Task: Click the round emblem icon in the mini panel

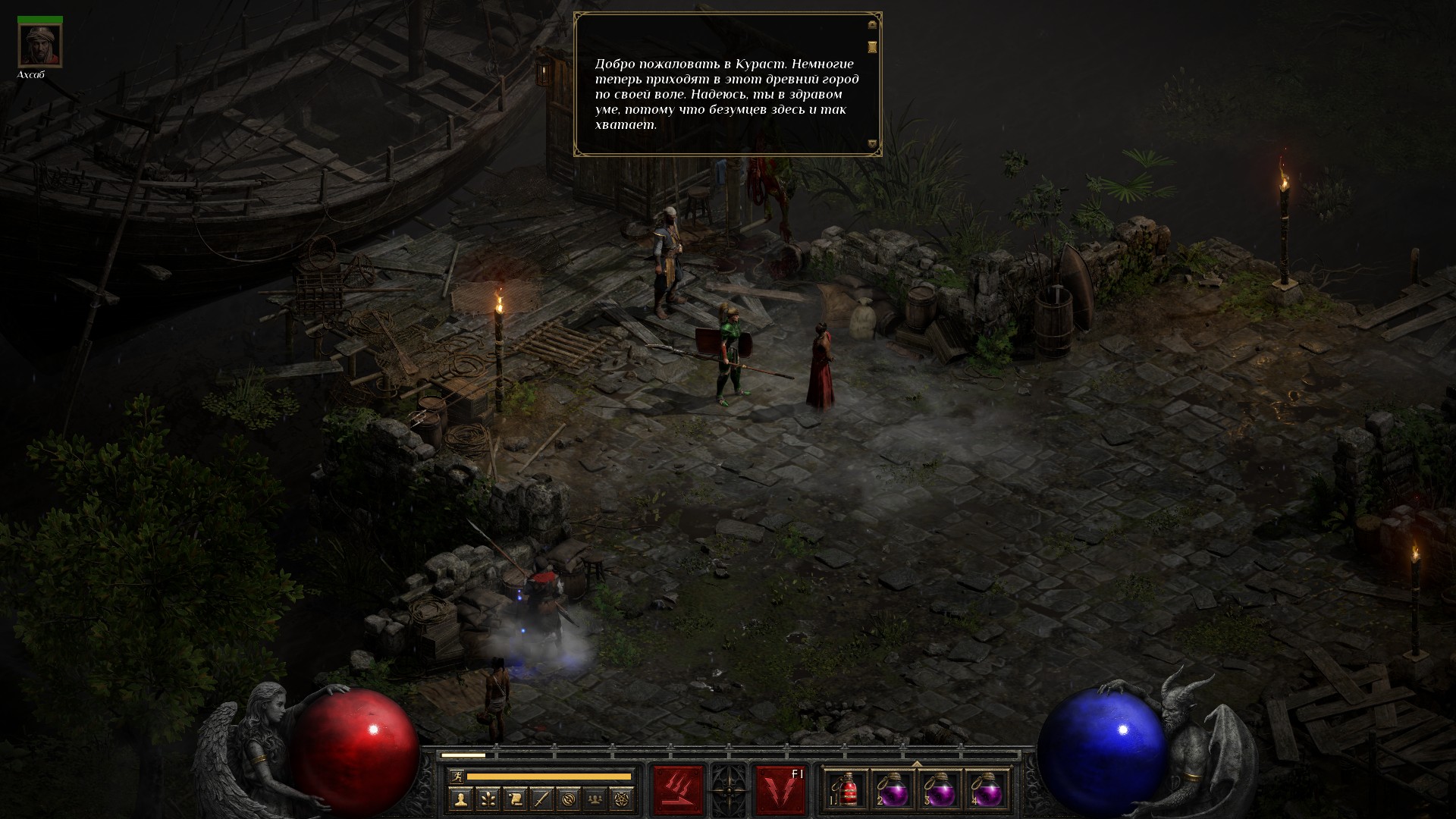Action: (570, 799)
